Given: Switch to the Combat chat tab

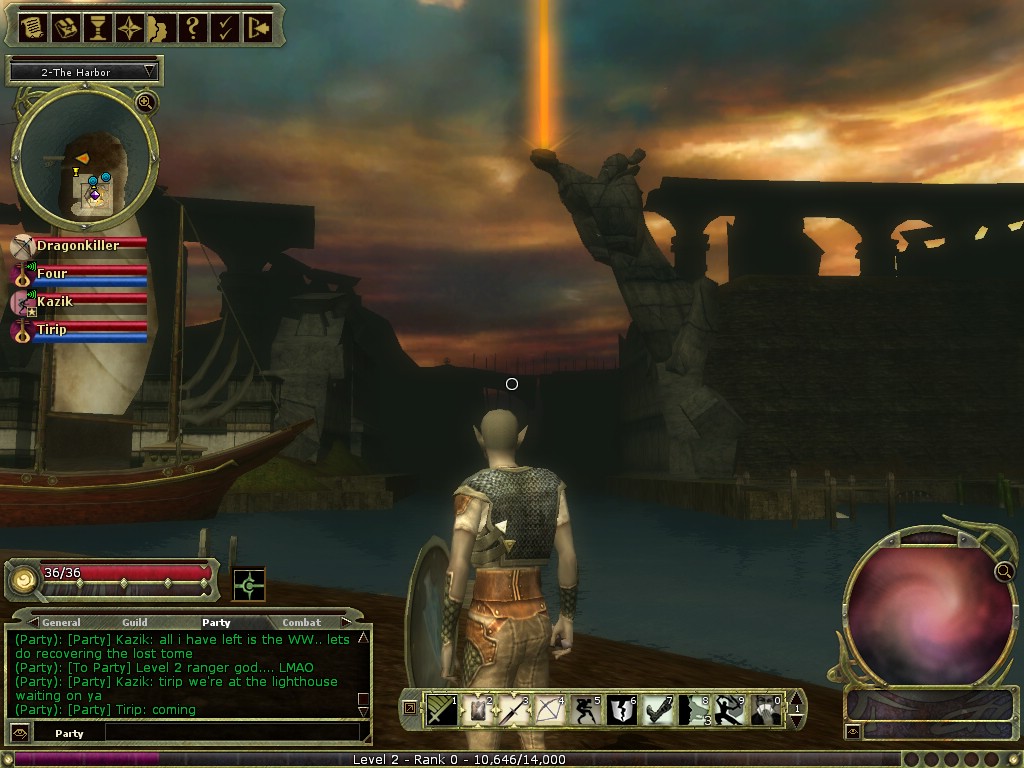Looking at the screenshot, I should coord(301,623).
